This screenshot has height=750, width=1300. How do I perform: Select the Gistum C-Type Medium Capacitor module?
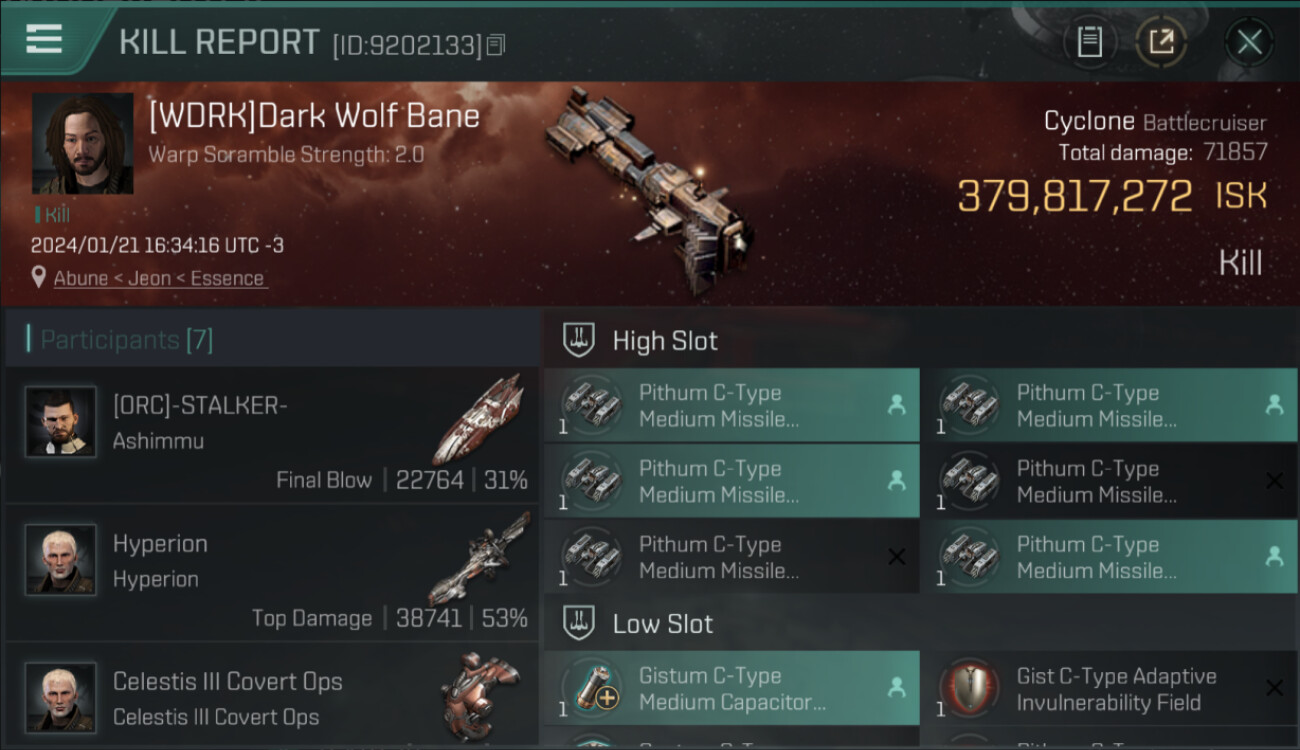(x=731, y=689)
